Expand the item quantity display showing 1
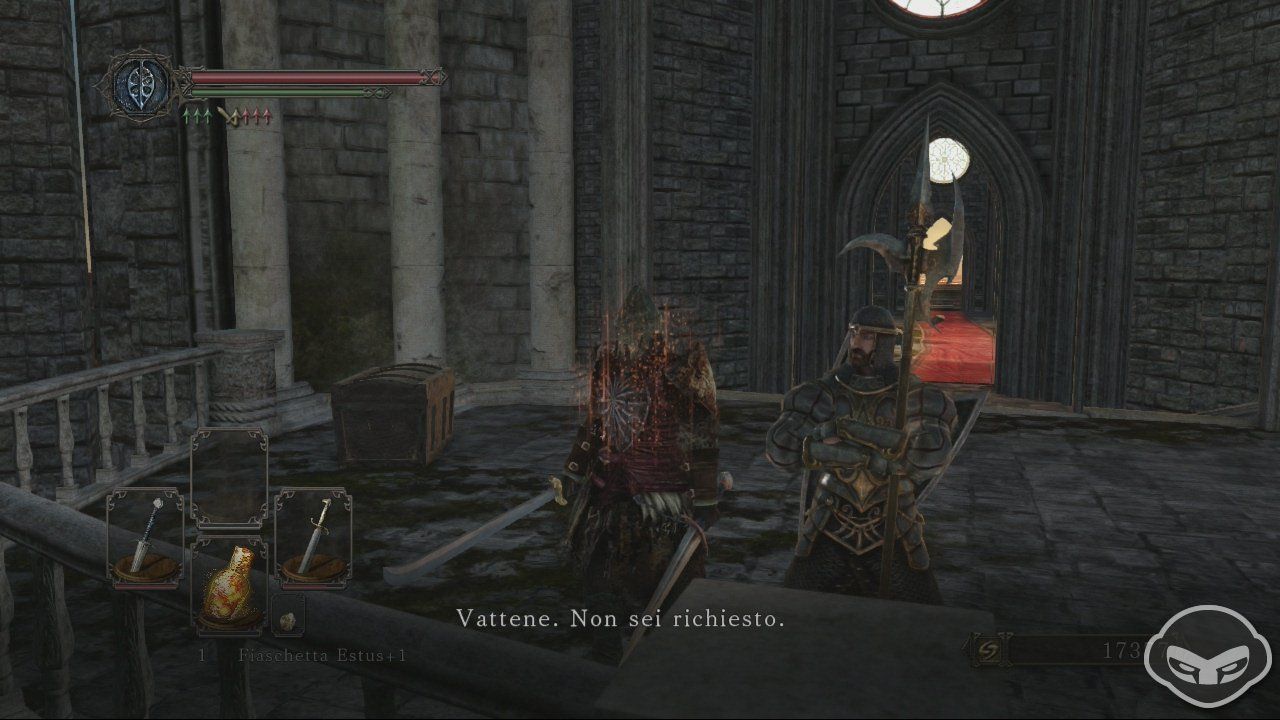 pyautogui.click(x=202, y=657)
